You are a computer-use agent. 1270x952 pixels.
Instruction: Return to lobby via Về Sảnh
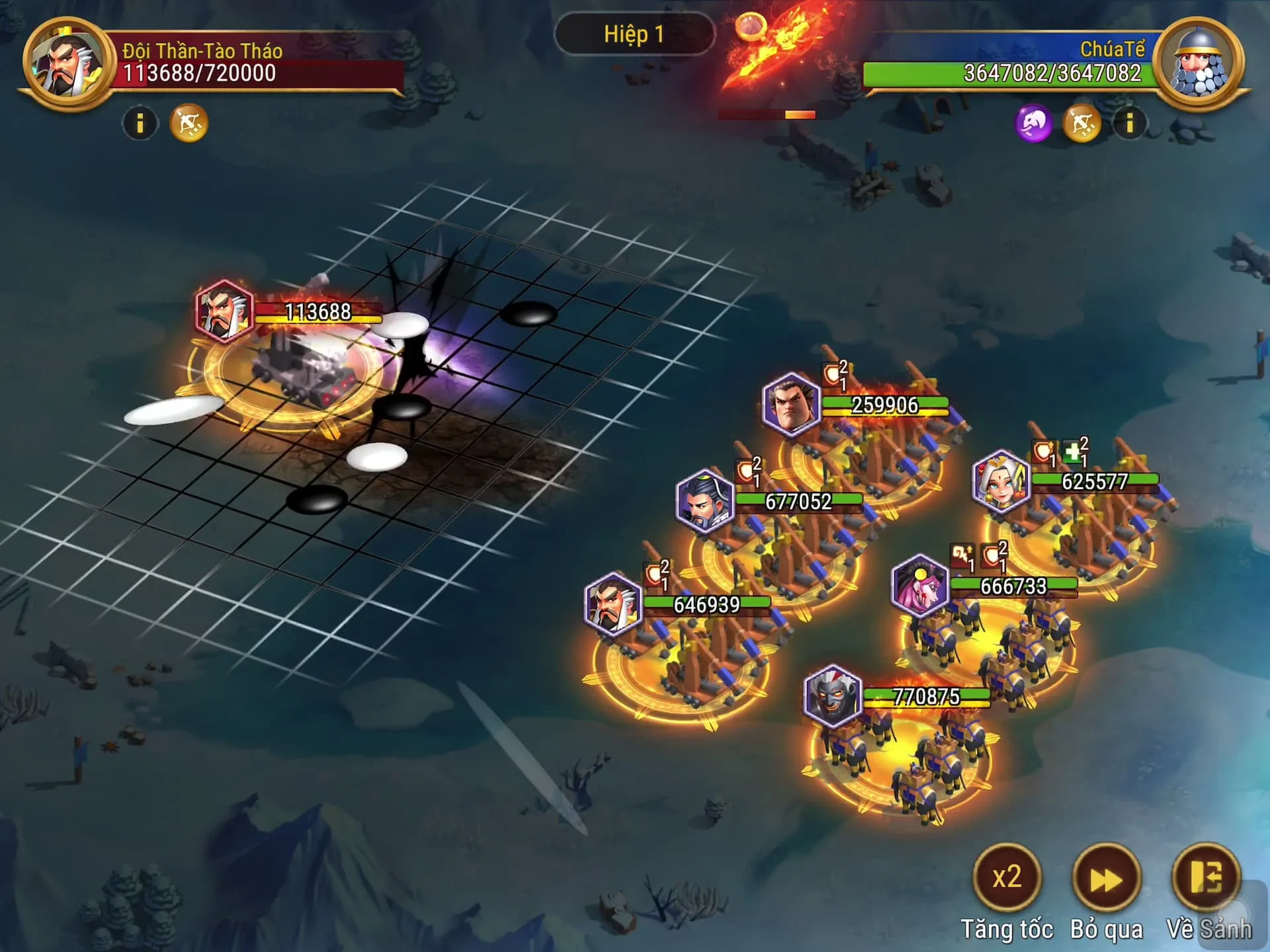[x=1205, y=877]
